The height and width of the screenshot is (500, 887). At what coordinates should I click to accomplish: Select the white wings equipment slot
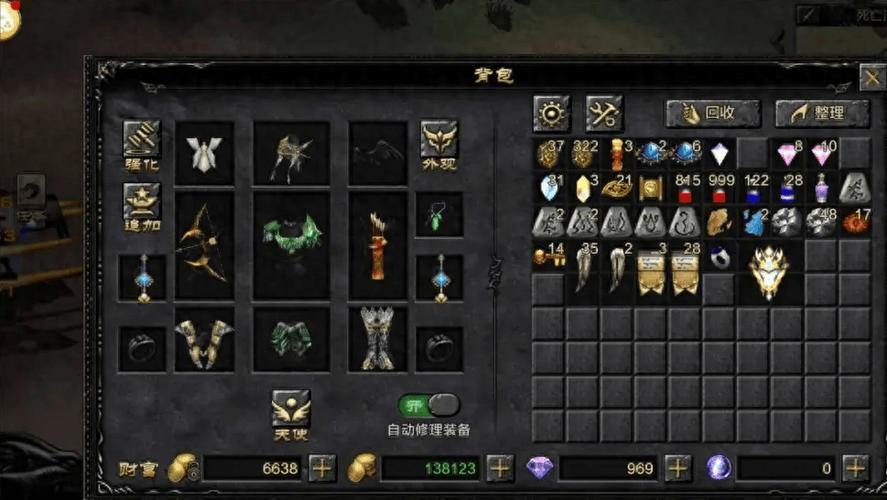click(x=204, y=155)
